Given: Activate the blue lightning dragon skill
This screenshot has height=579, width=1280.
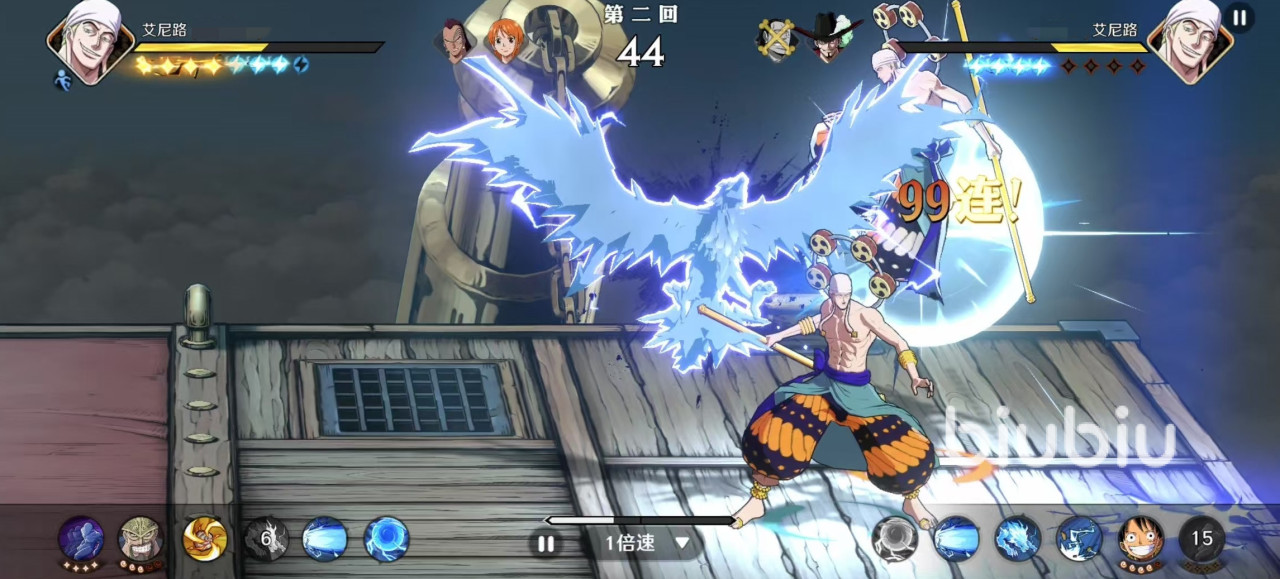Looking at the screenshot, I should click(1018, 539).
